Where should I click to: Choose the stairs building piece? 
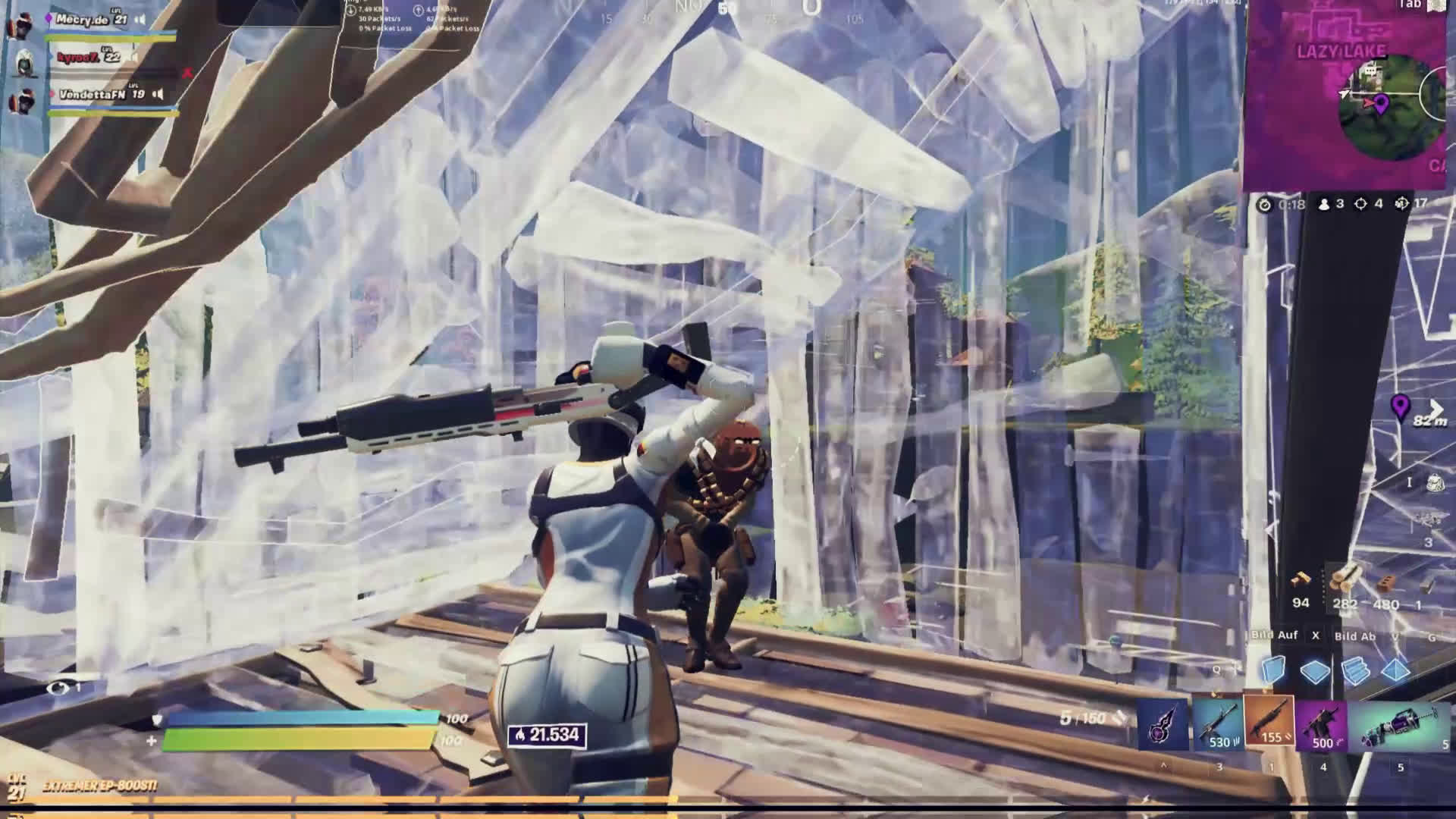(x=1354, y=671)
